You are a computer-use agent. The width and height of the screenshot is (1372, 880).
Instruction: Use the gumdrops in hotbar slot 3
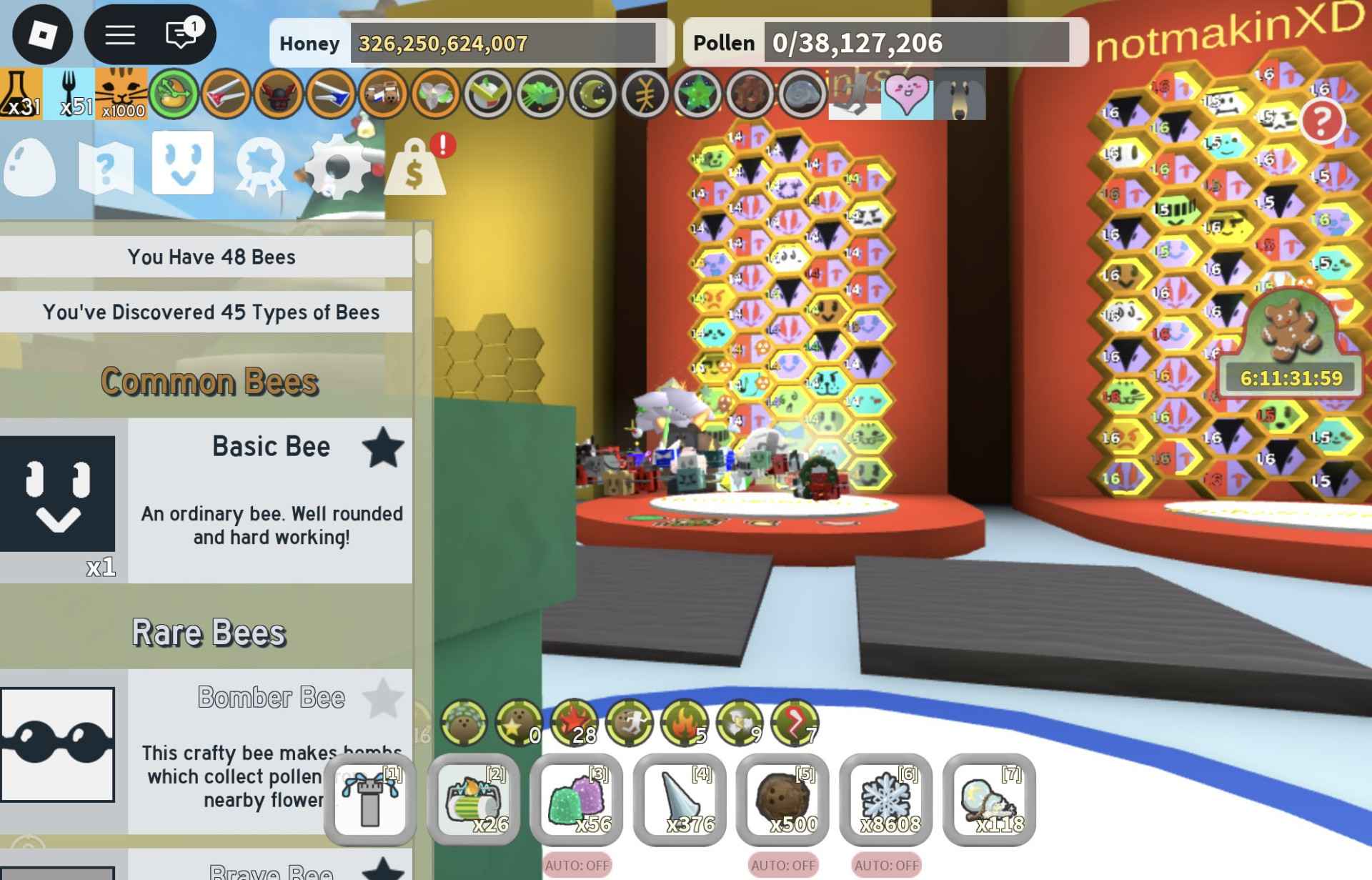point(577,801)
